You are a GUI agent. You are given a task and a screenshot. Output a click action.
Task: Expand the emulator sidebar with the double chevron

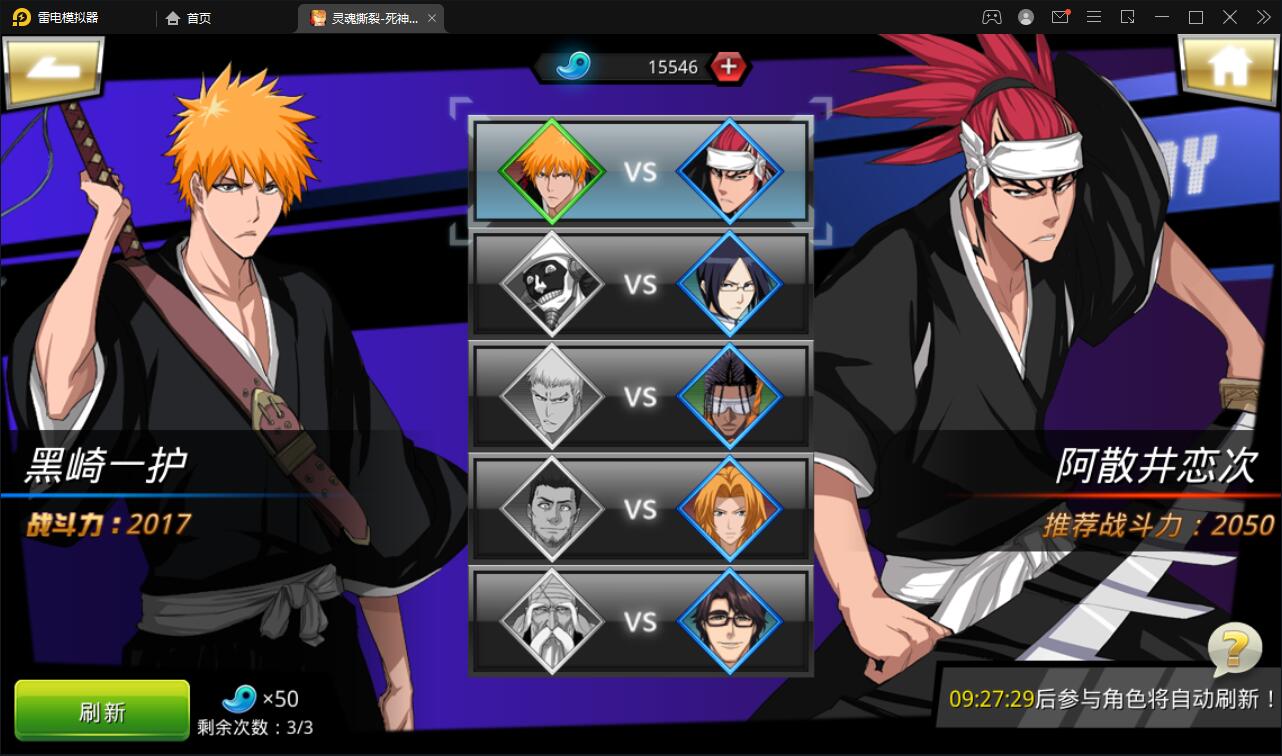tap(1262, 16)
